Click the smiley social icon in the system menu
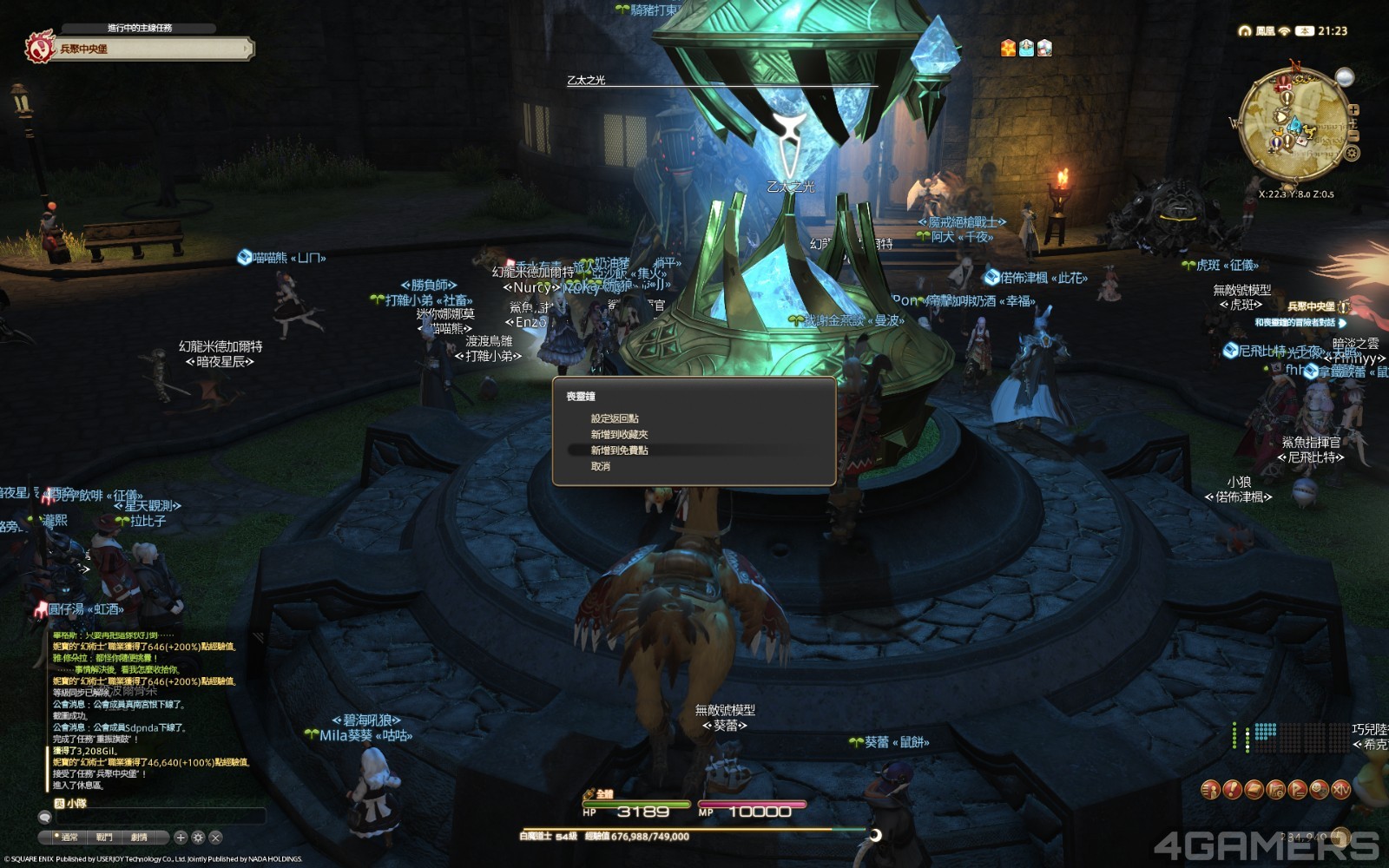Viewport: 1389px width, 868px height. coord(1318,791)
